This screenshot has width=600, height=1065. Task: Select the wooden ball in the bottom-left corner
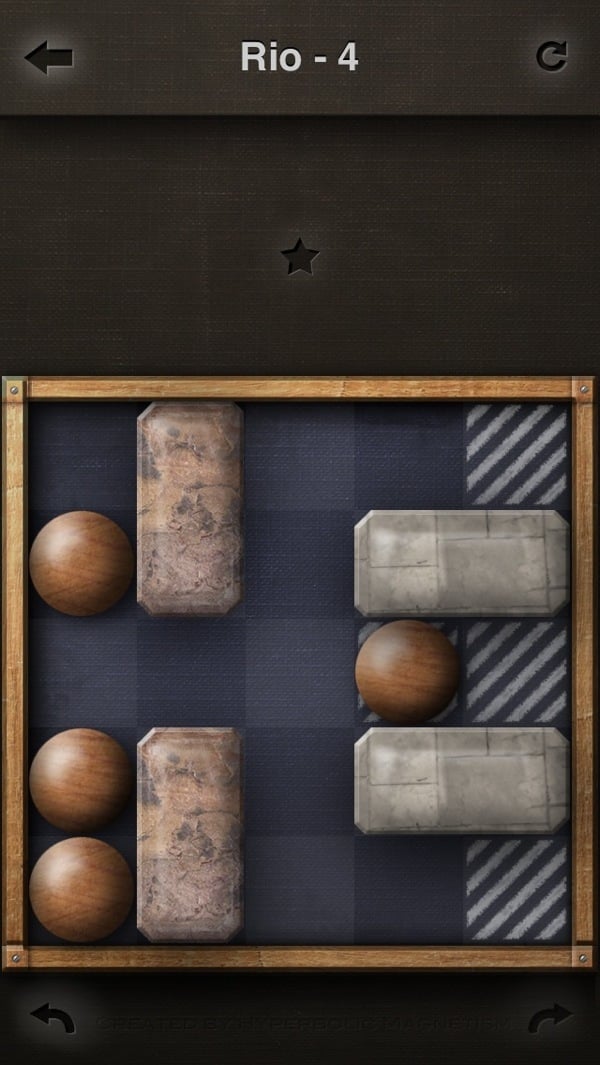coord(81,889)
